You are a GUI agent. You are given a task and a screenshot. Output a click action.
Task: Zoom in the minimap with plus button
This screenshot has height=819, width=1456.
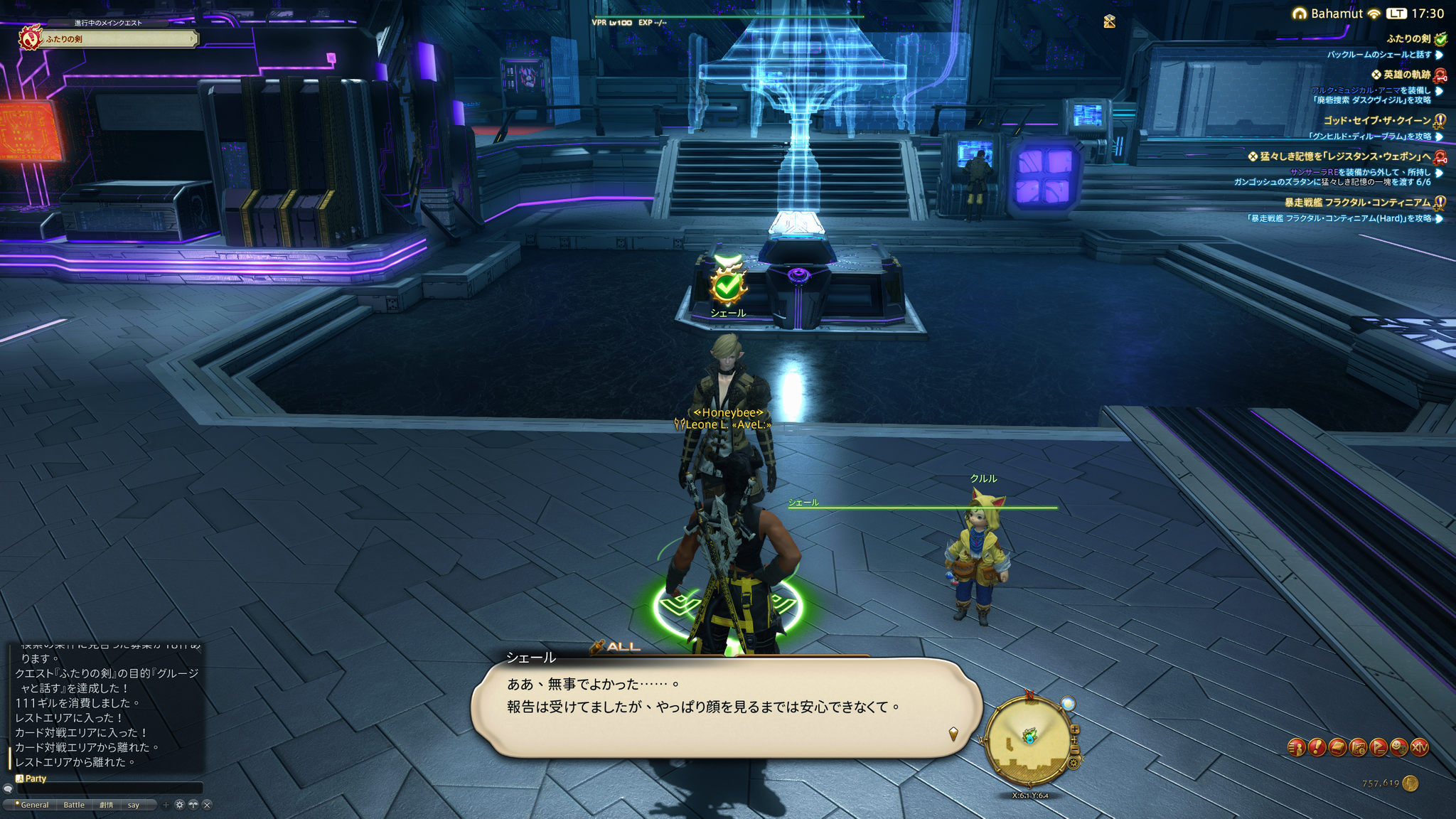pos(1075,729)
